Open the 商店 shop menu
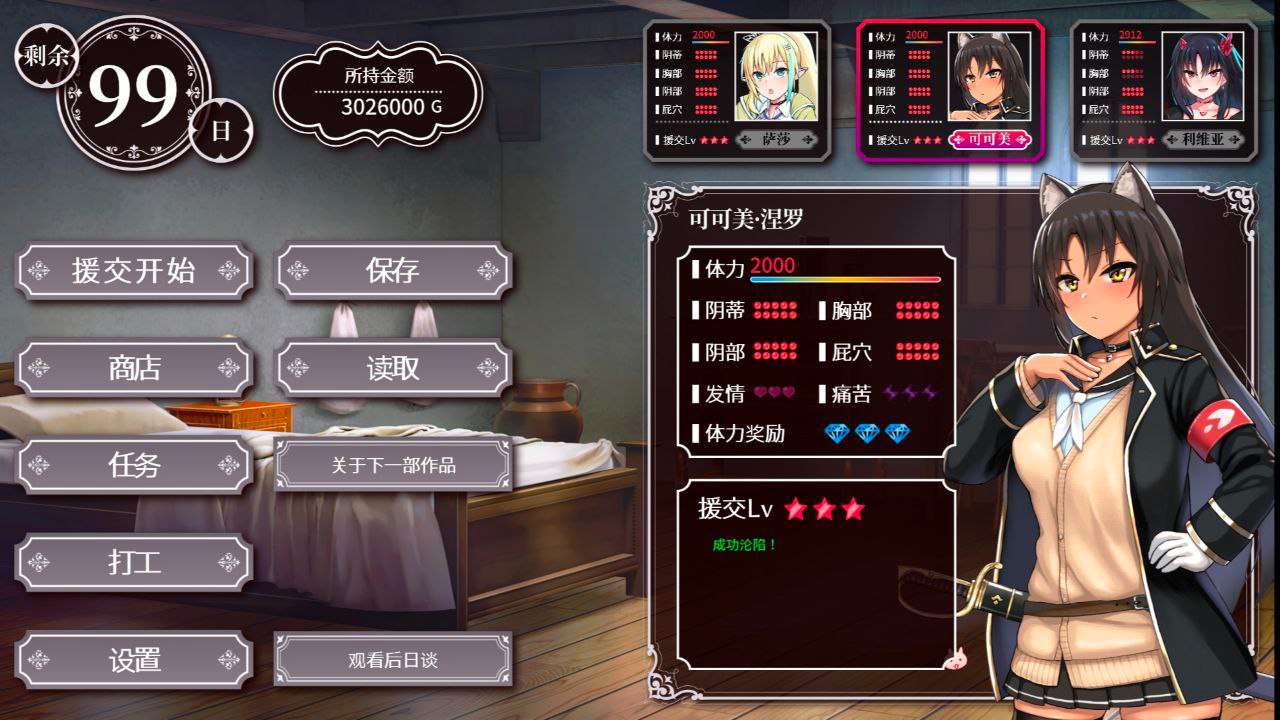 click(135, 368)
